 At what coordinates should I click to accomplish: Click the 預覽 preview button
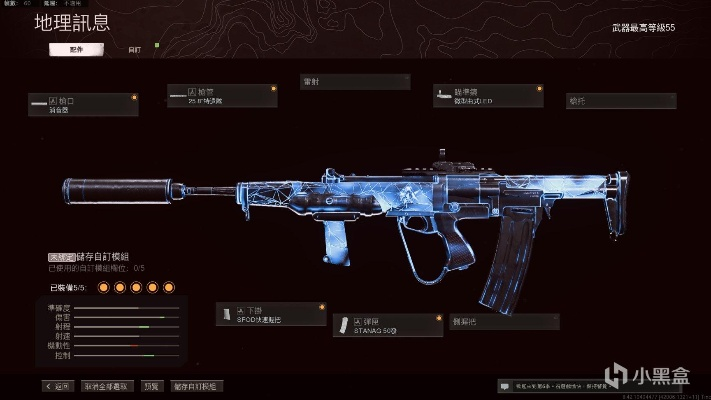pos(150,385)
